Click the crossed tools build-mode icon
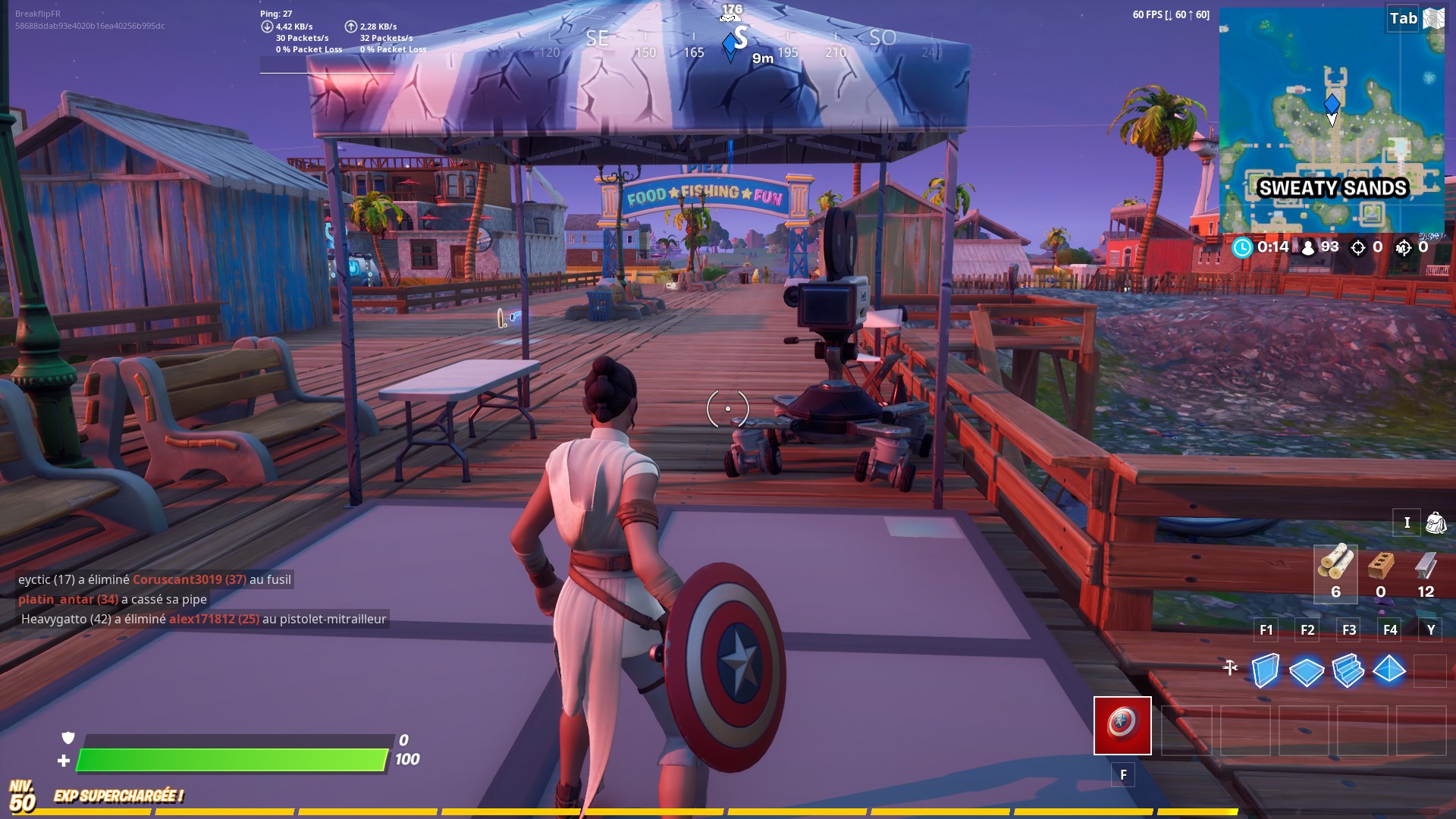The height and width of the screenshot is (819, 1456). [x=1230, y=667]
